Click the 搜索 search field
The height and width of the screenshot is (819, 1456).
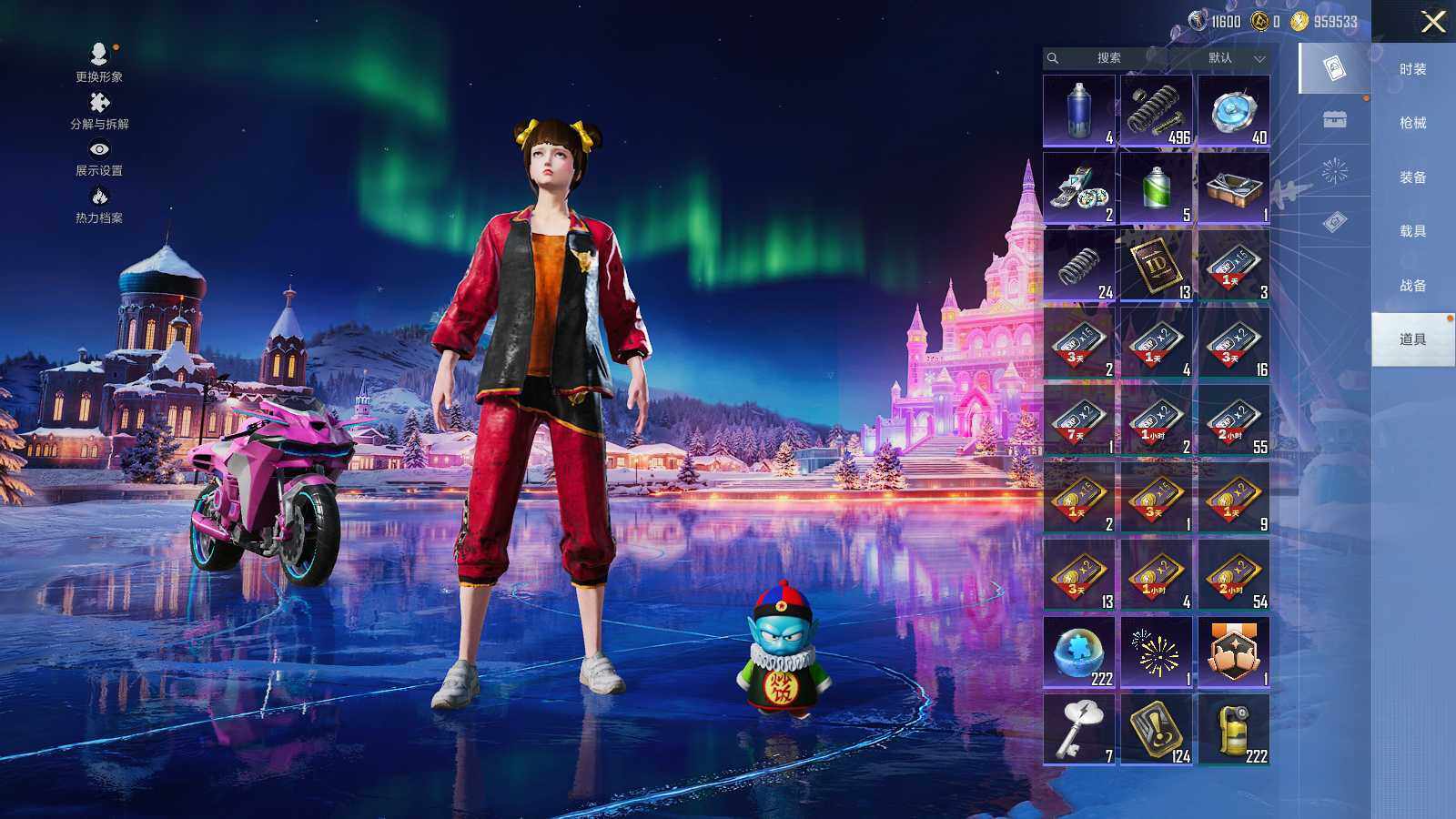tap(1107, 58)
